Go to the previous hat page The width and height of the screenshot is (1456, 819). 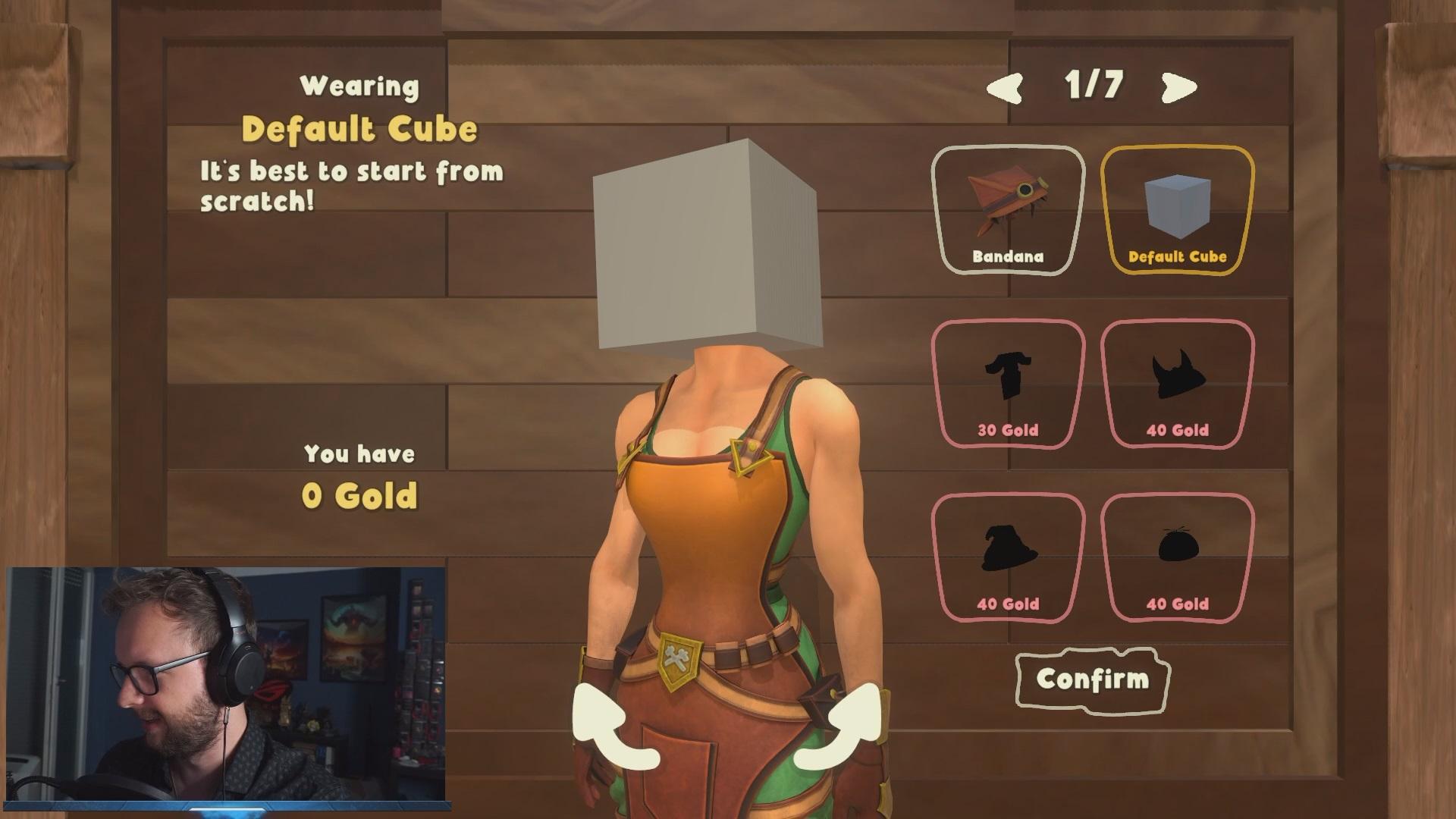pyautogui.click(x=1005, y=87)
